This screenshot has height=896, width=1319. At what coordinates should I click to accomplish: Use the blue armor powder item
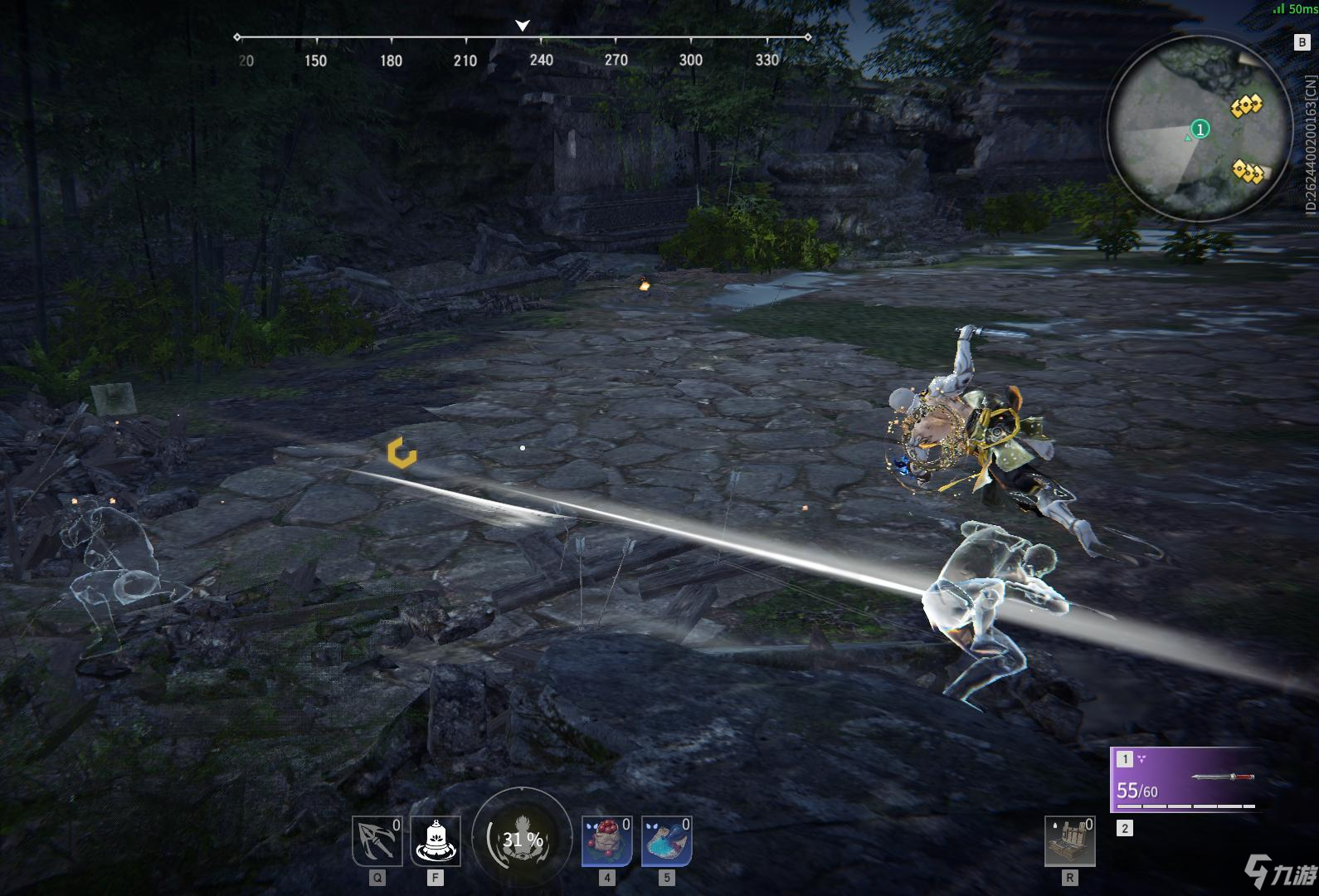click(666, 840)
